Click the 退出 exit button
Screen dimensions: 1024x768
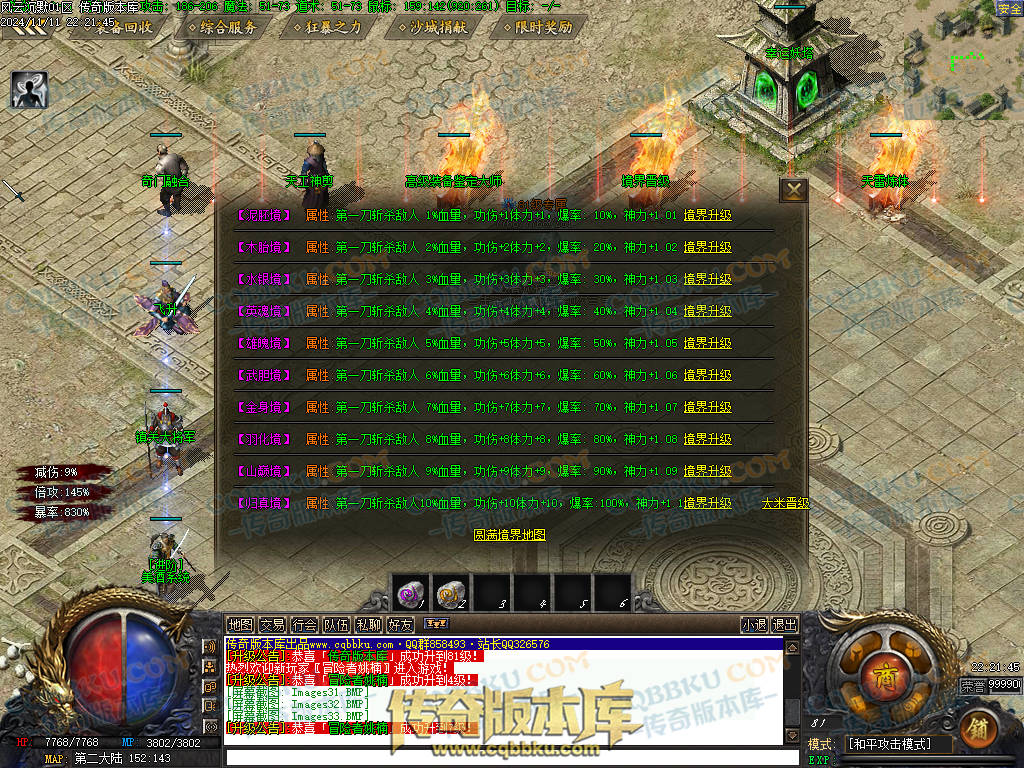coord(785,625)
